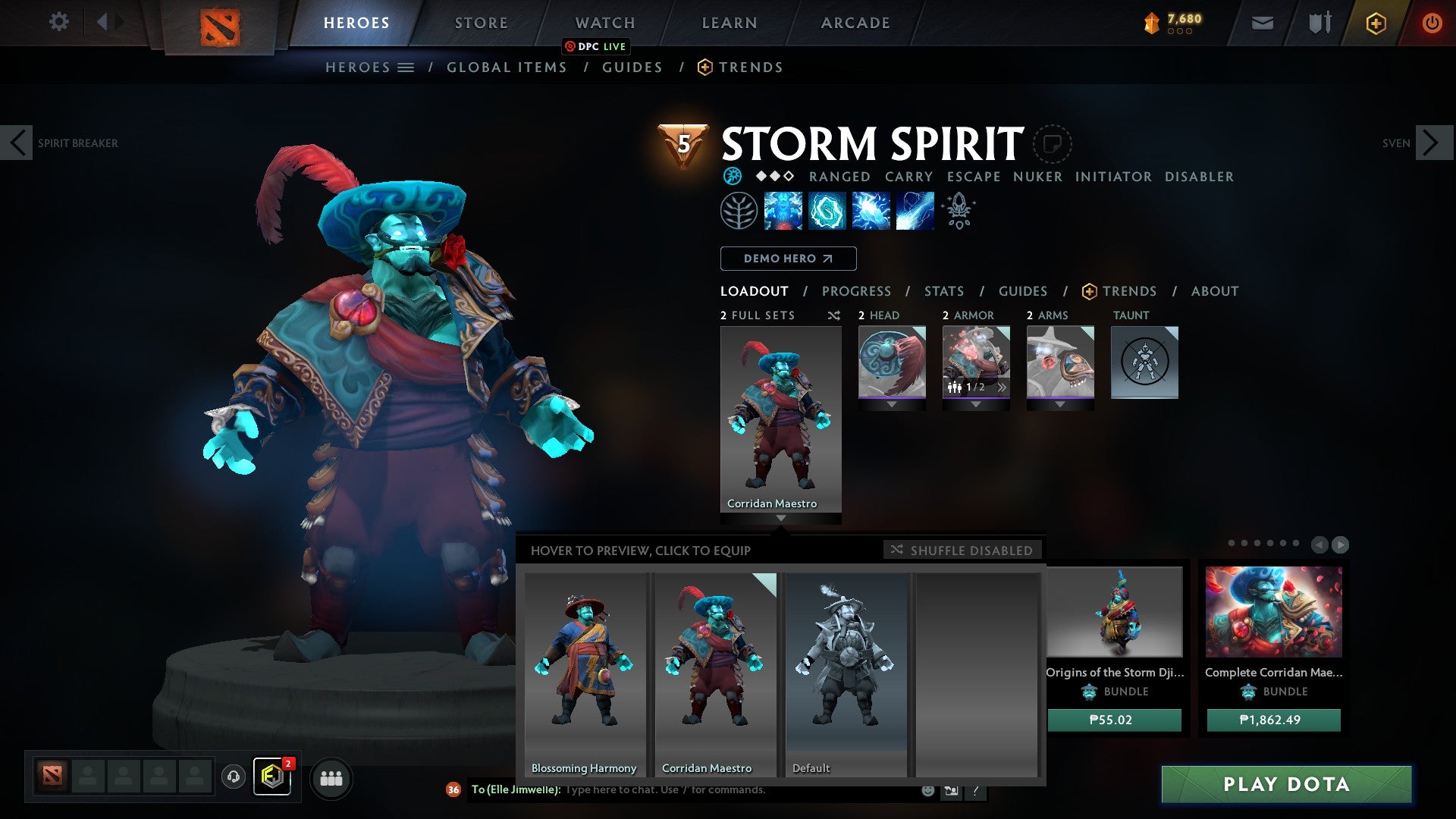The height and width of the screenshot is (819, 1456).
Task: Click the power/logout icon in top right corner
Action: click(x=1432, y=22)
